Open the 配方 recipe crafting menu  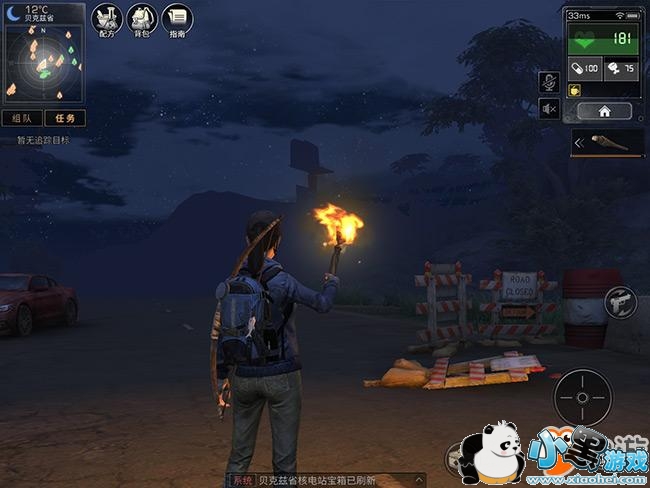pyautogui.click(x=107, y=18)
